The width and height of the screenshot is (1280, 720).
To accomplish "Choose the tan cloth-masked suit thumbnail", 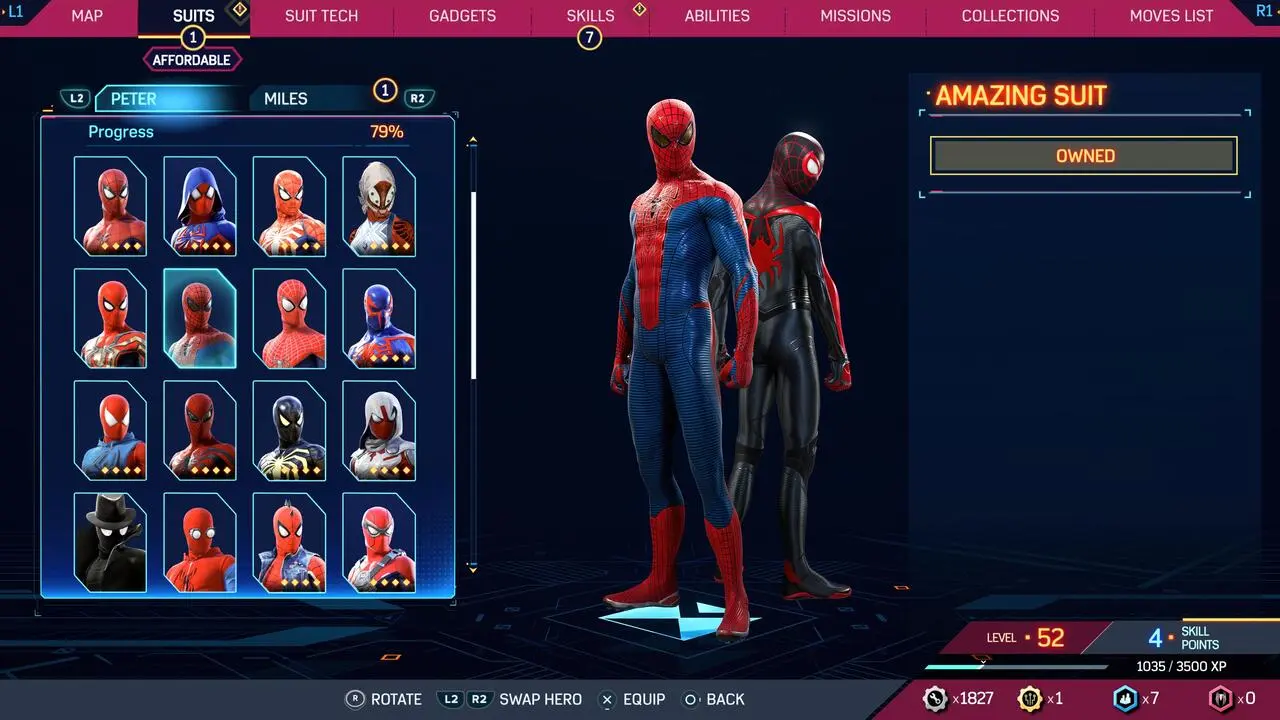I will point(379,205).
